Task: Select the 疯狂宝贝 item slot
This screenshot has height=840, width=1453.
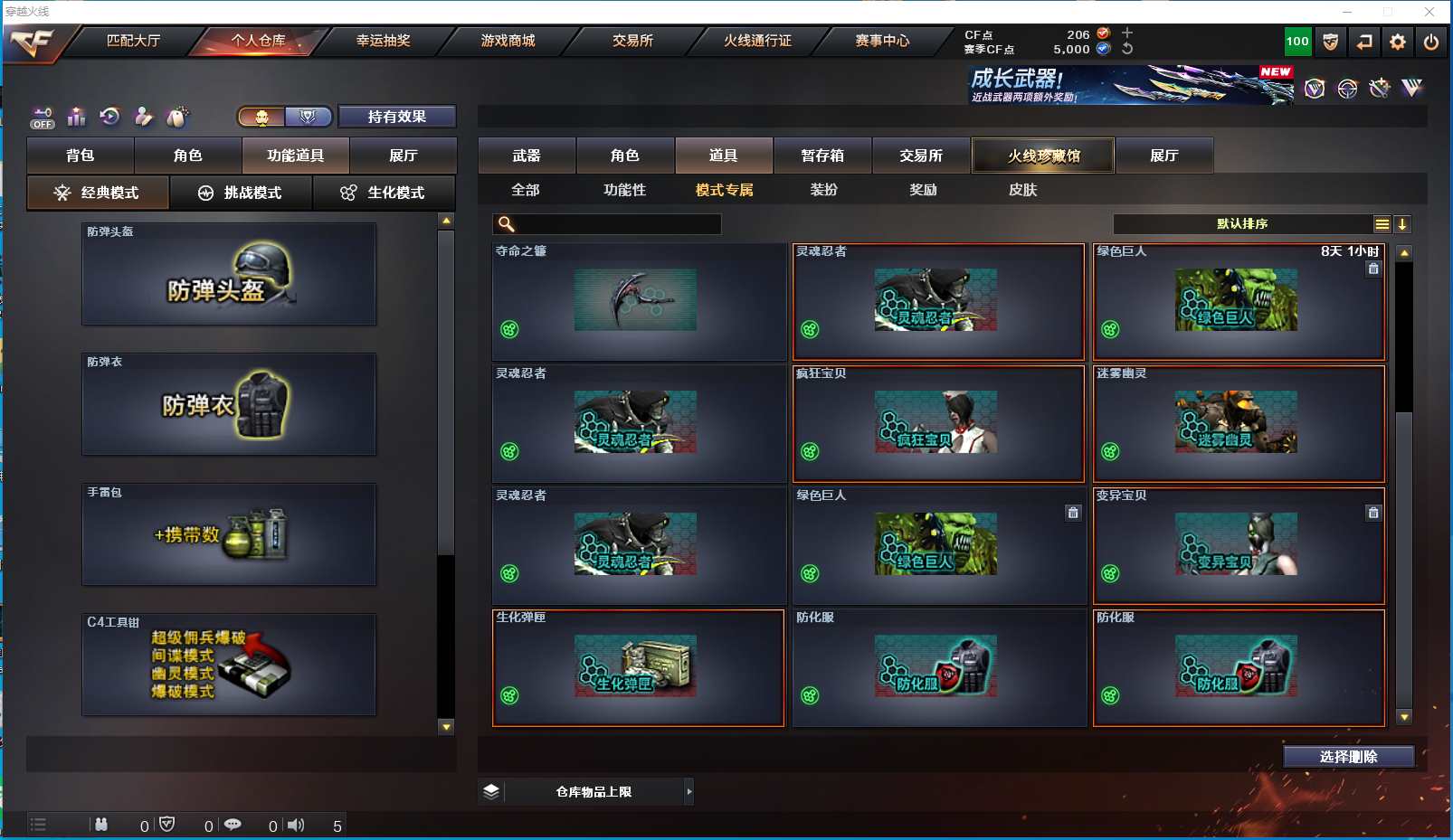Action: click(938, 424)
